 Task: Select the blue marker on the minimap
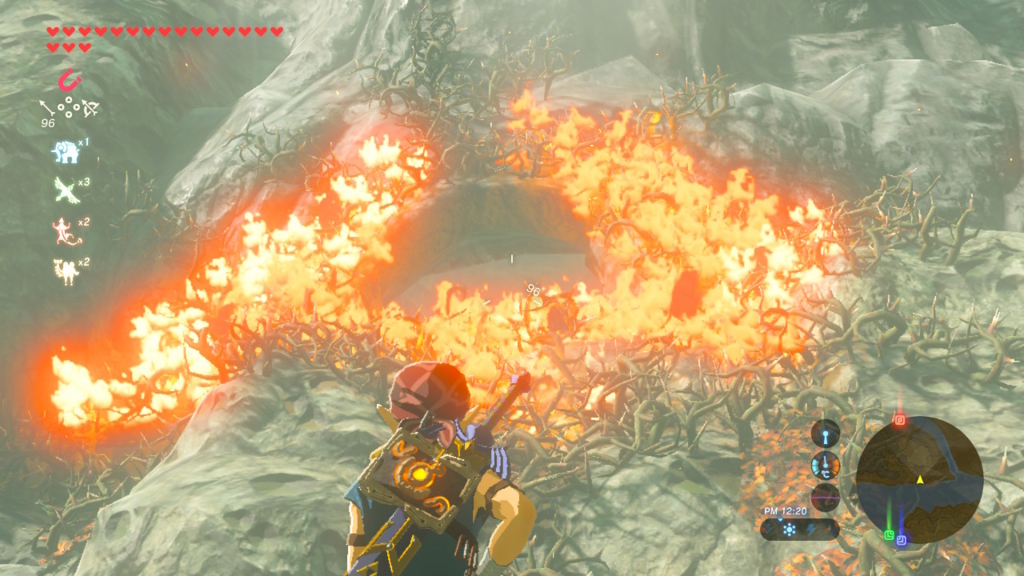point(901,540)
